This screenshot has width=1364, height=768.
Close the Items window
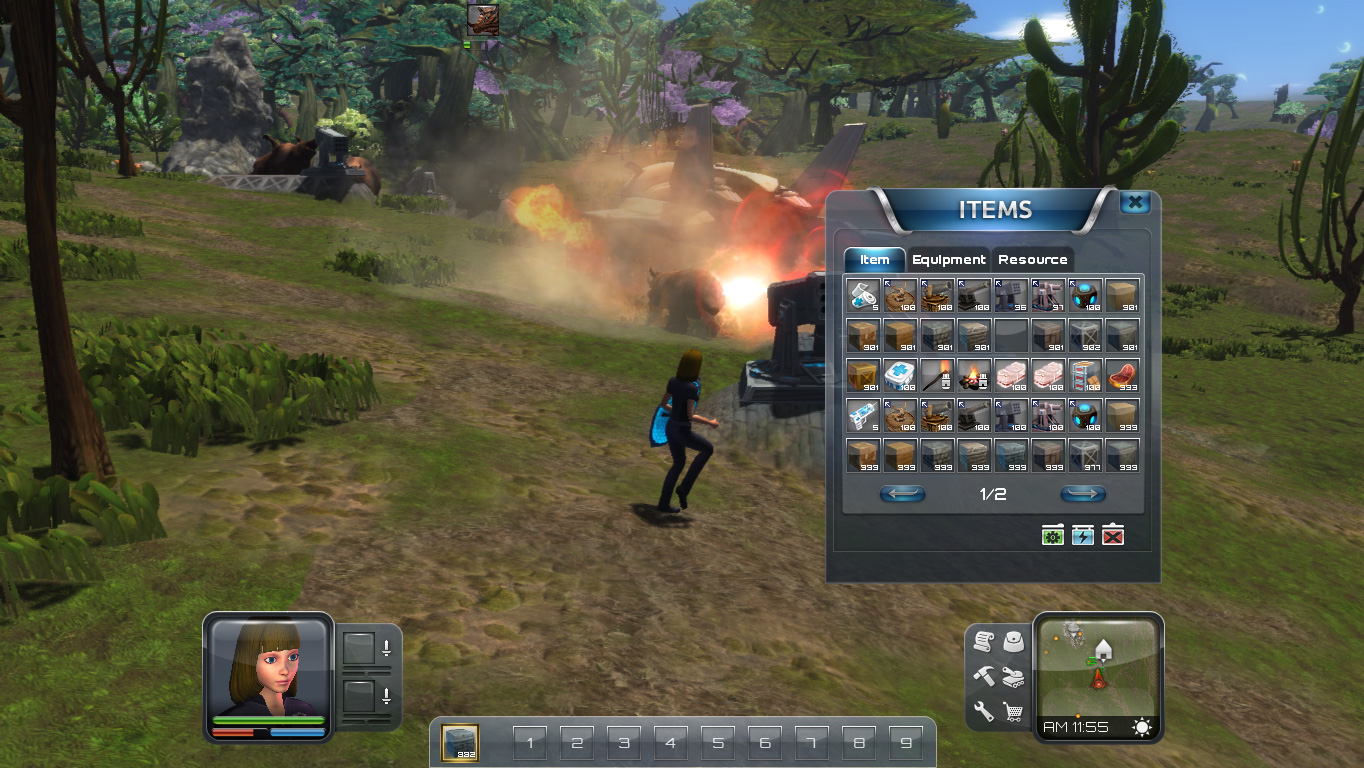(1134, 203)
